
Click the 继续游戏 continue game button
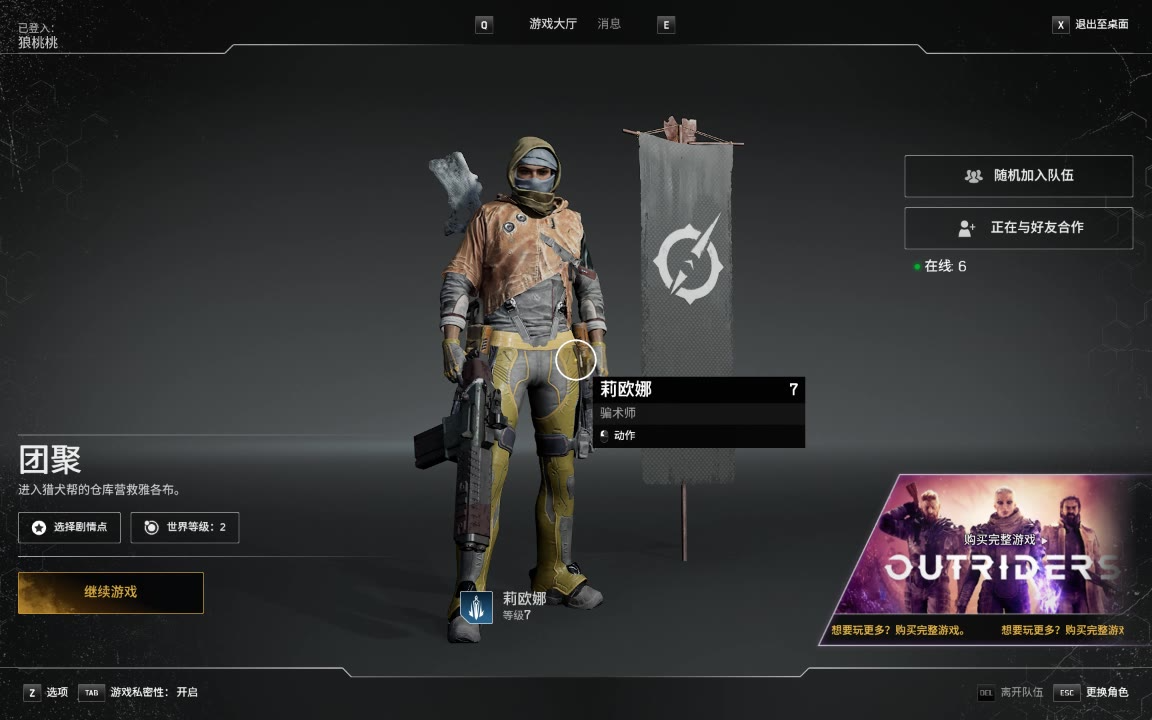click(110, 592)
